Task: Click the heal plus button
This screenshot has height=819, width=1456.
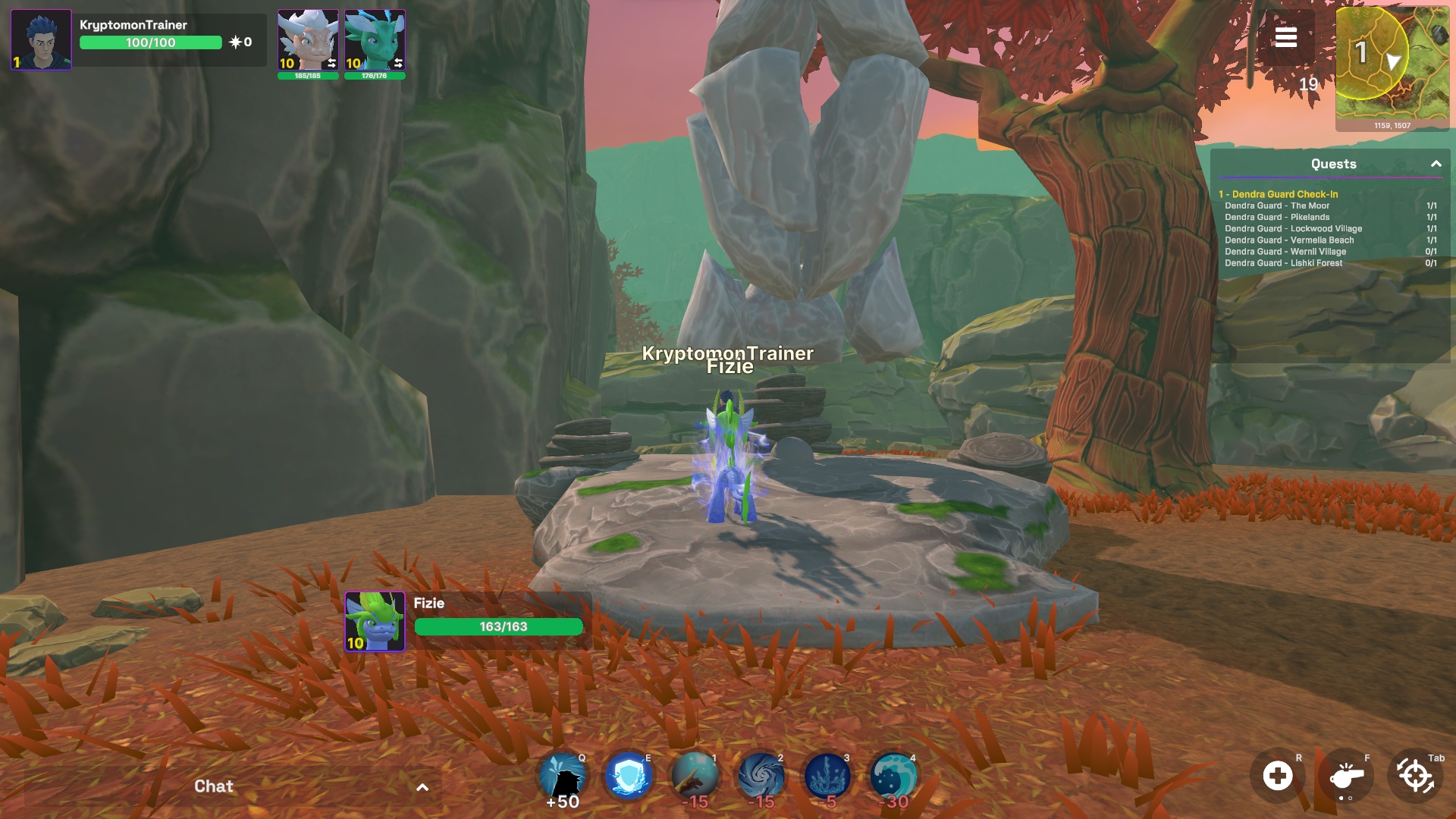Action: [x=1278, y=776]
